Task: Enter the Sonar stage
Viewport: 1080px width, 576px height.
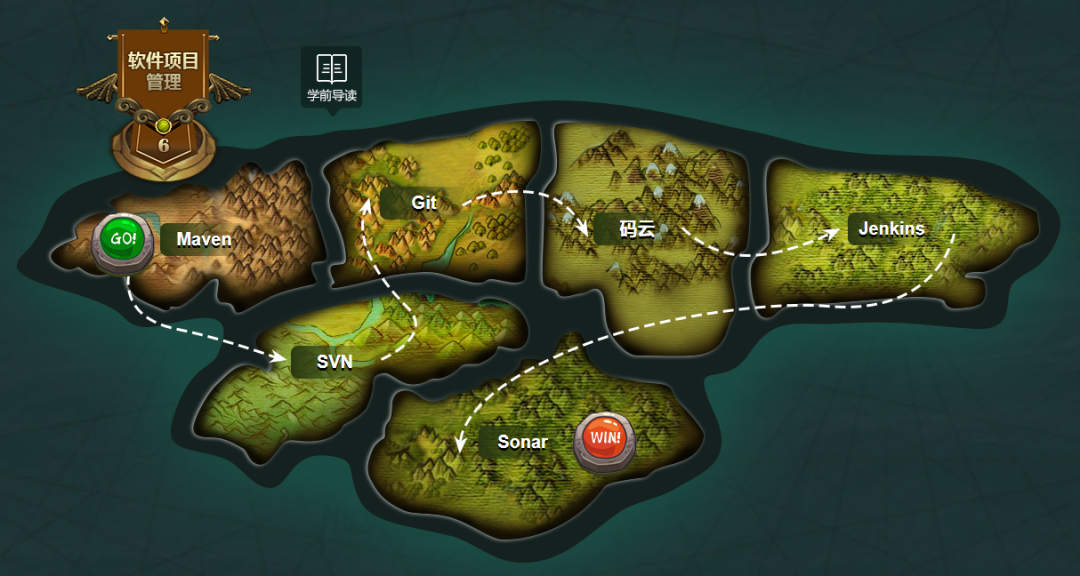Action: tap(522, 442)
